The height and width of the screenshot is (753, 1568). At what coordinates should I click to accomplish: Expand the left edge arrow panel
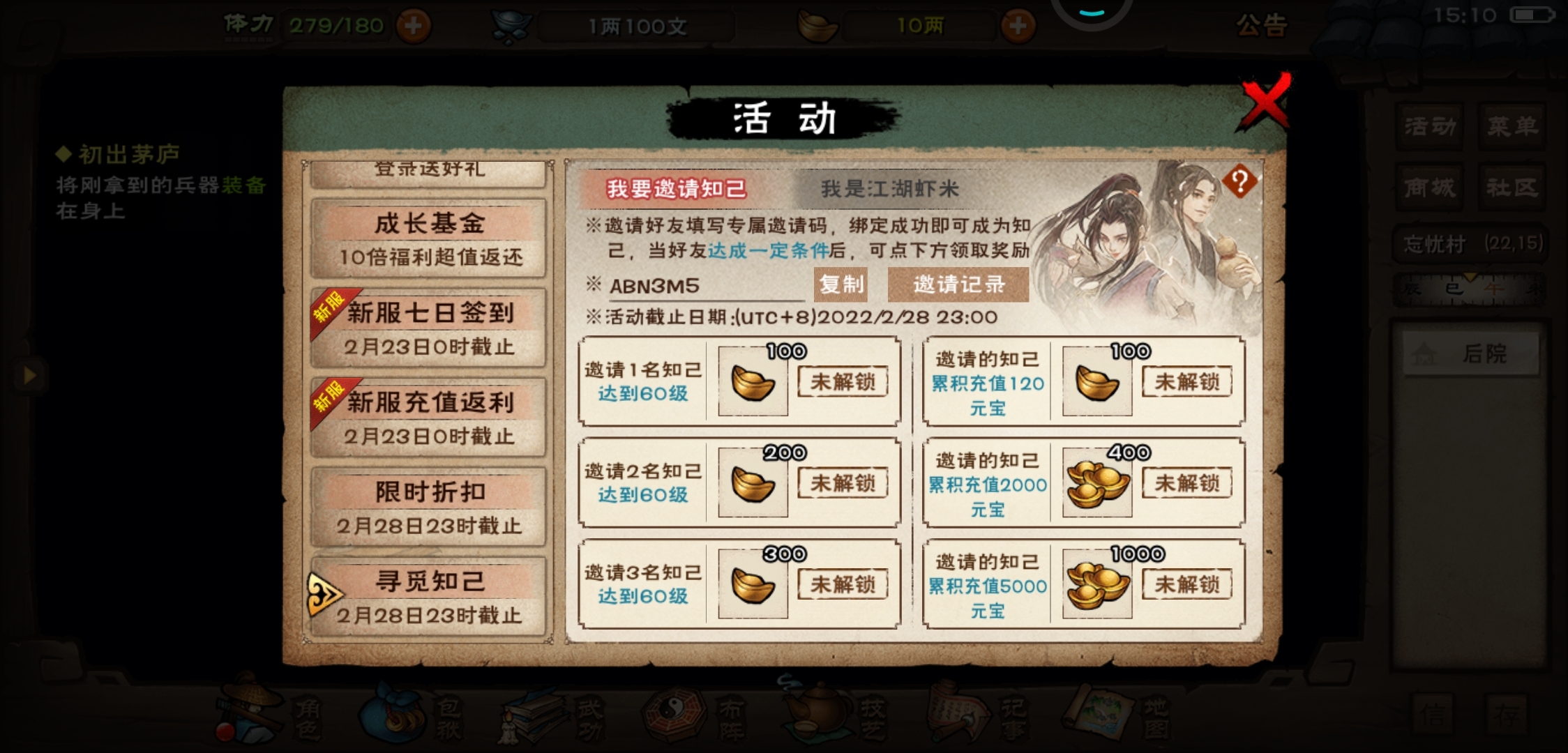tap(29, 375)
